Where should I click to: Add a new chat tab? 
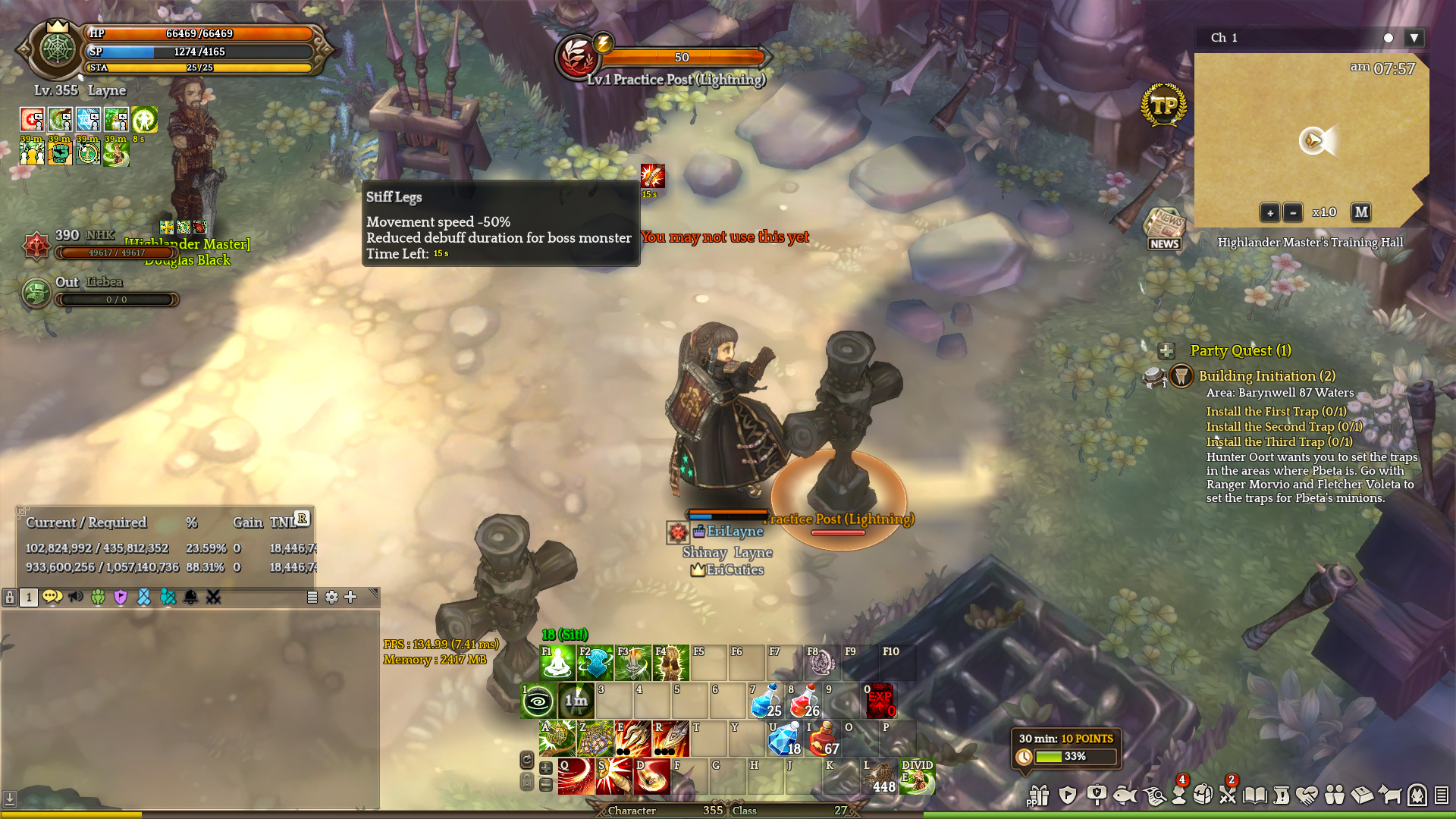tap(350, 598)
